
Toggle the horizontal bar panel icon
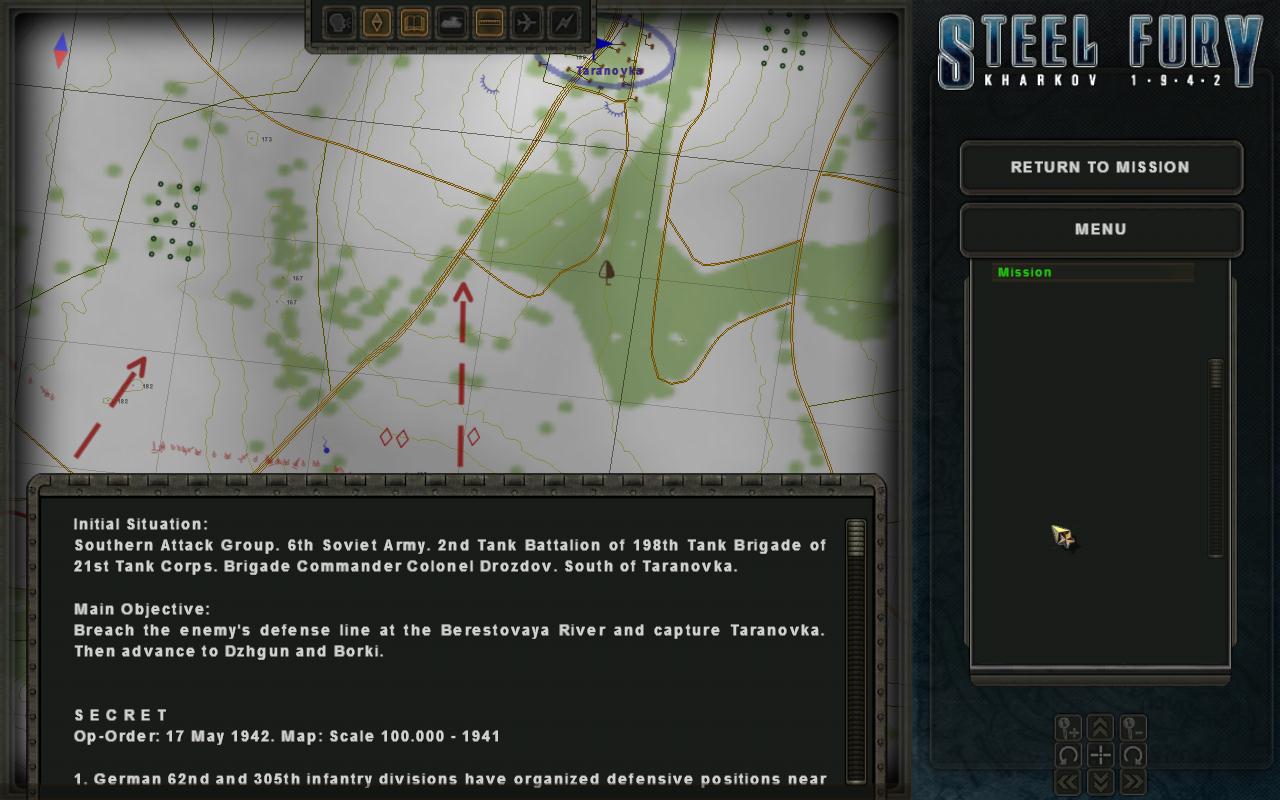488,22
